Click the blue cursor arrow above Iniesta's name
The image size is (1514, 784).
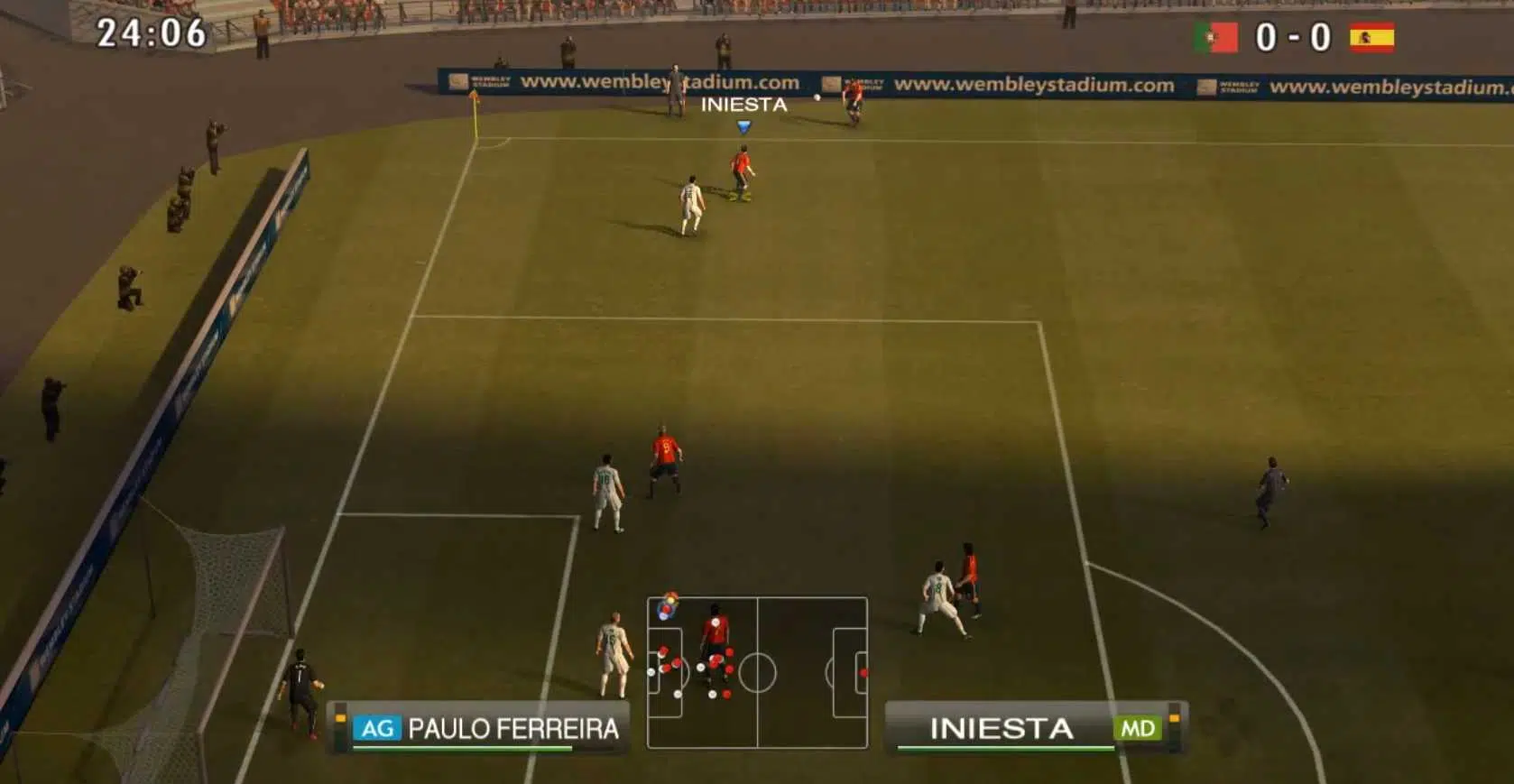coord(742,126)
